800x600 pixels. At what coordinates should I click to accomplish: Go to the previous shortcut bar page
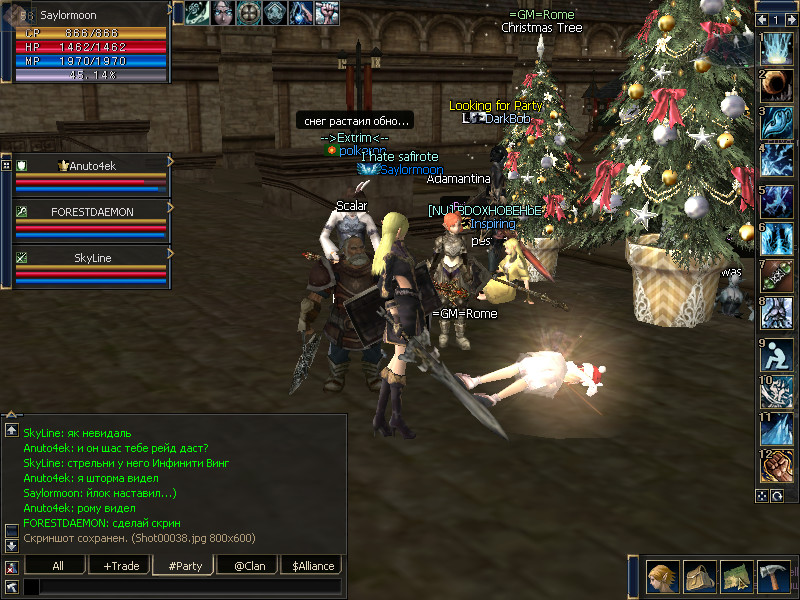(x=763, y=19)
